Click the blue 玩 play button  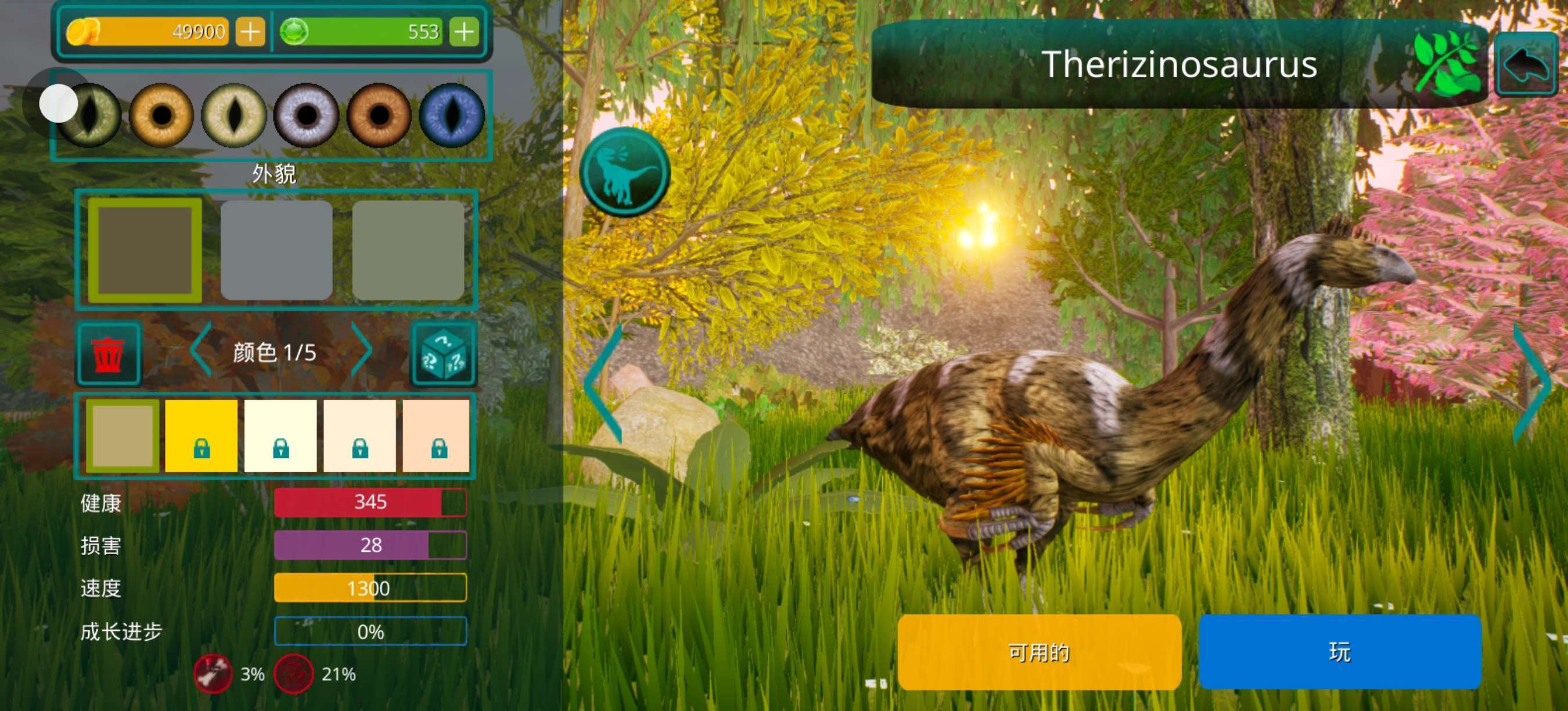click(x=1340, y=651)
